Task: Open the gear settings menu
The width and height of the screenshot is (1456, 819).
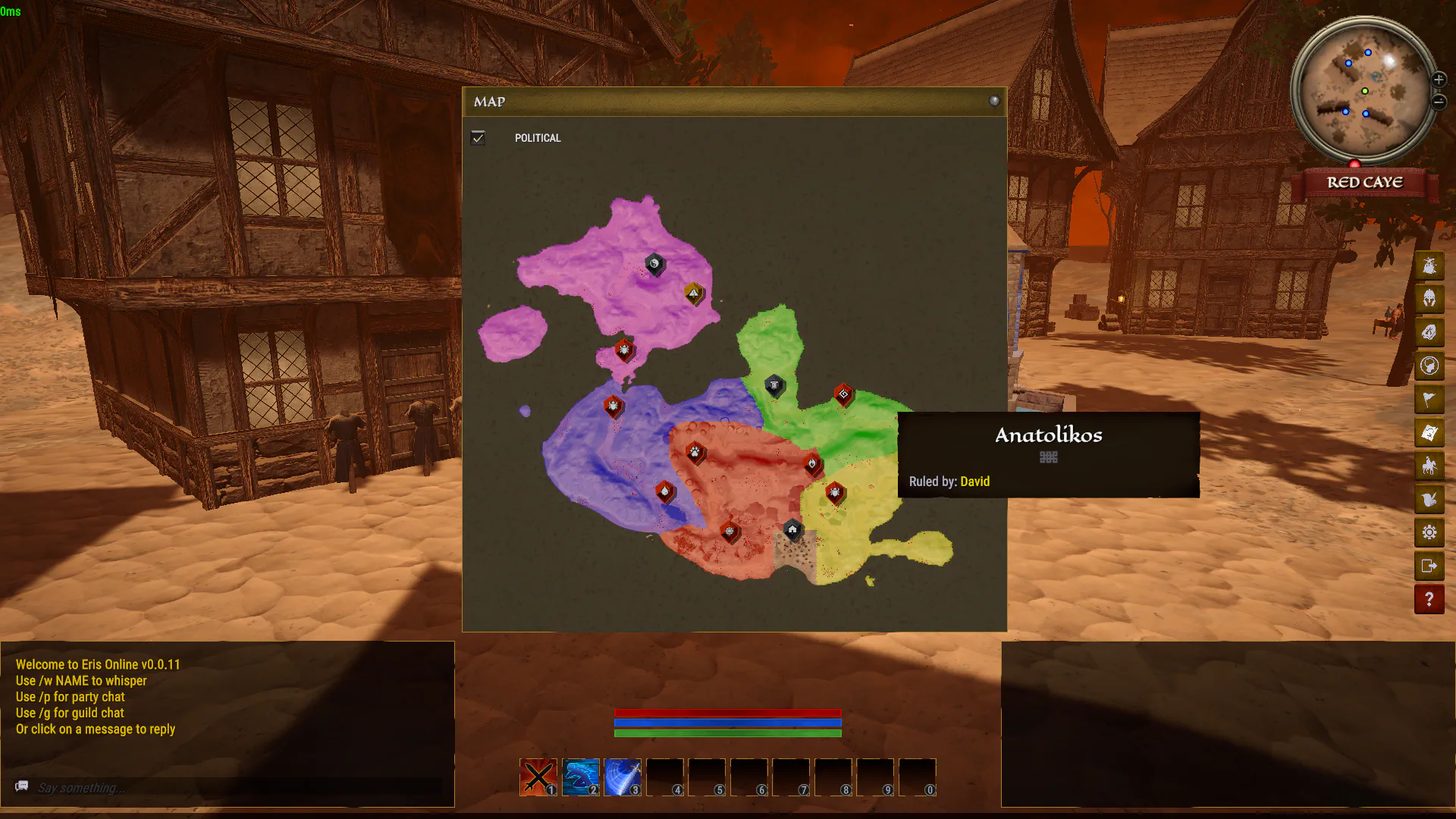Action: pyautogui.click(x=1429, y=532)
